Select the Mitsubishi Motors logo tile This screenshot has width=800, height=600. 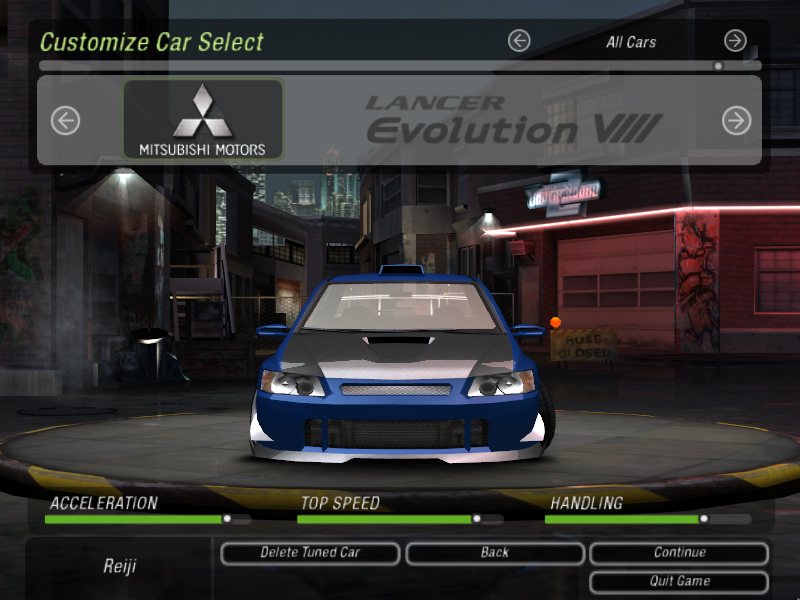[203, 120]
